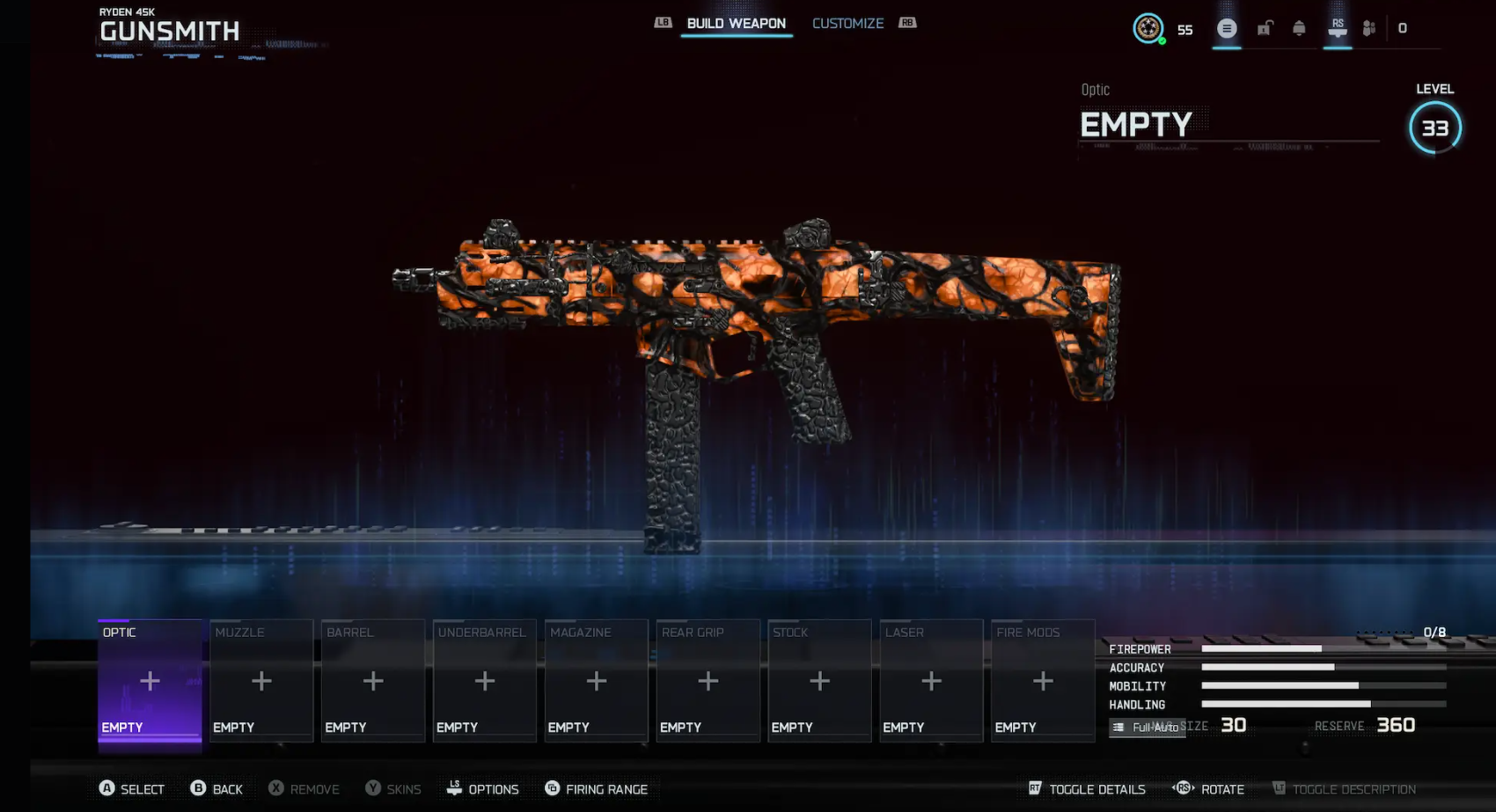Viewport: 1496px width, 812px height.
Task: Choose the Muzzle attachment slot
Action: 261,681
